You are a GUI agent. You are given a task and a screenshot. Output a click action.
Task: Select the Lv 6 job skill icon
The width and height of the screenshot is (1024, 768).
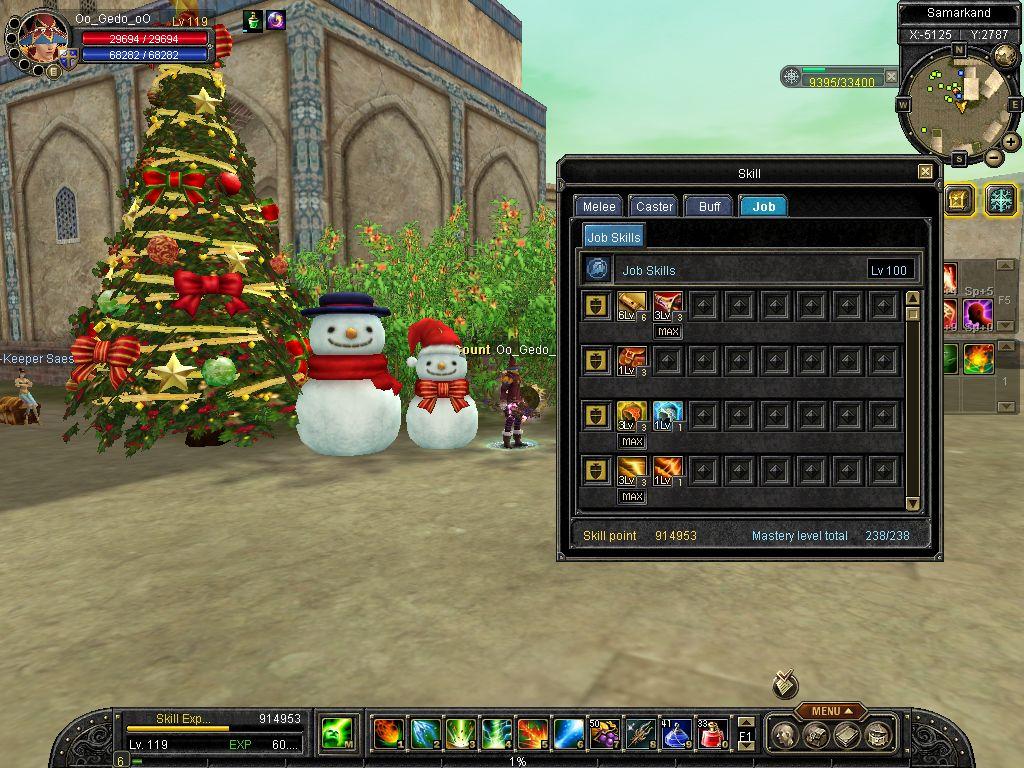pyautogui.click(x=631, y=304)
